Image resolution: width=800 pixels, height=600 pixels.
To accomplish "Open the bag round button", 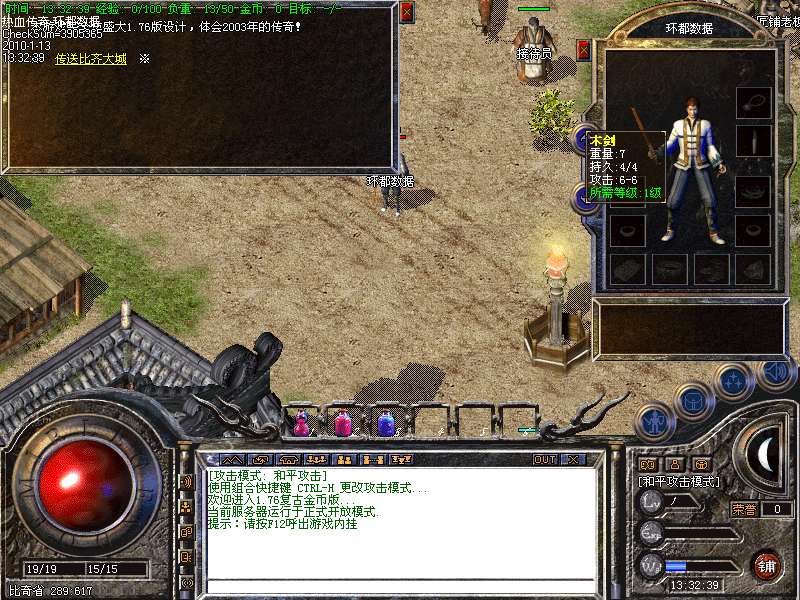I will coord(693,402).
